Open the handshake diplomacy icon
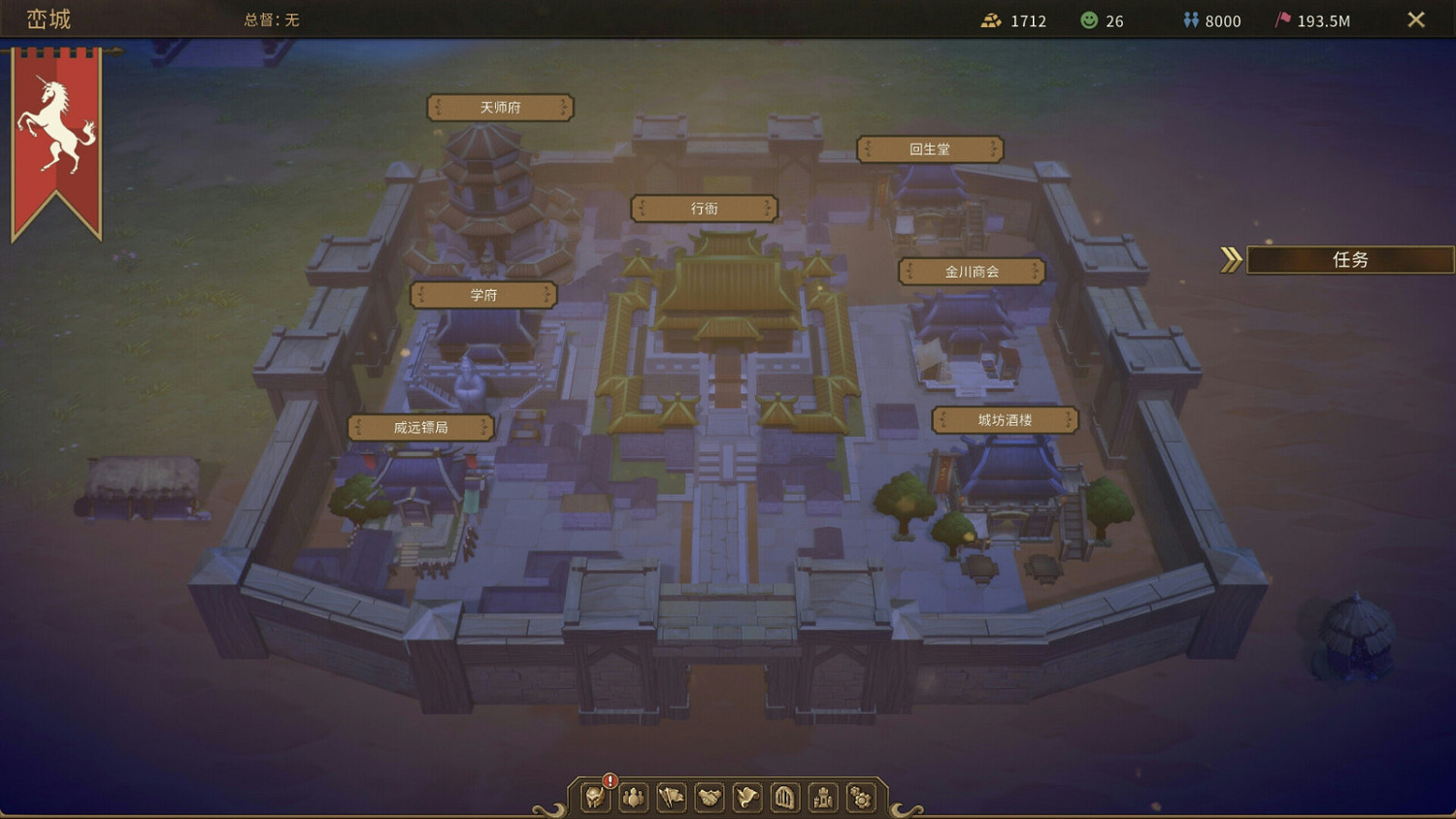 (709, 798)
